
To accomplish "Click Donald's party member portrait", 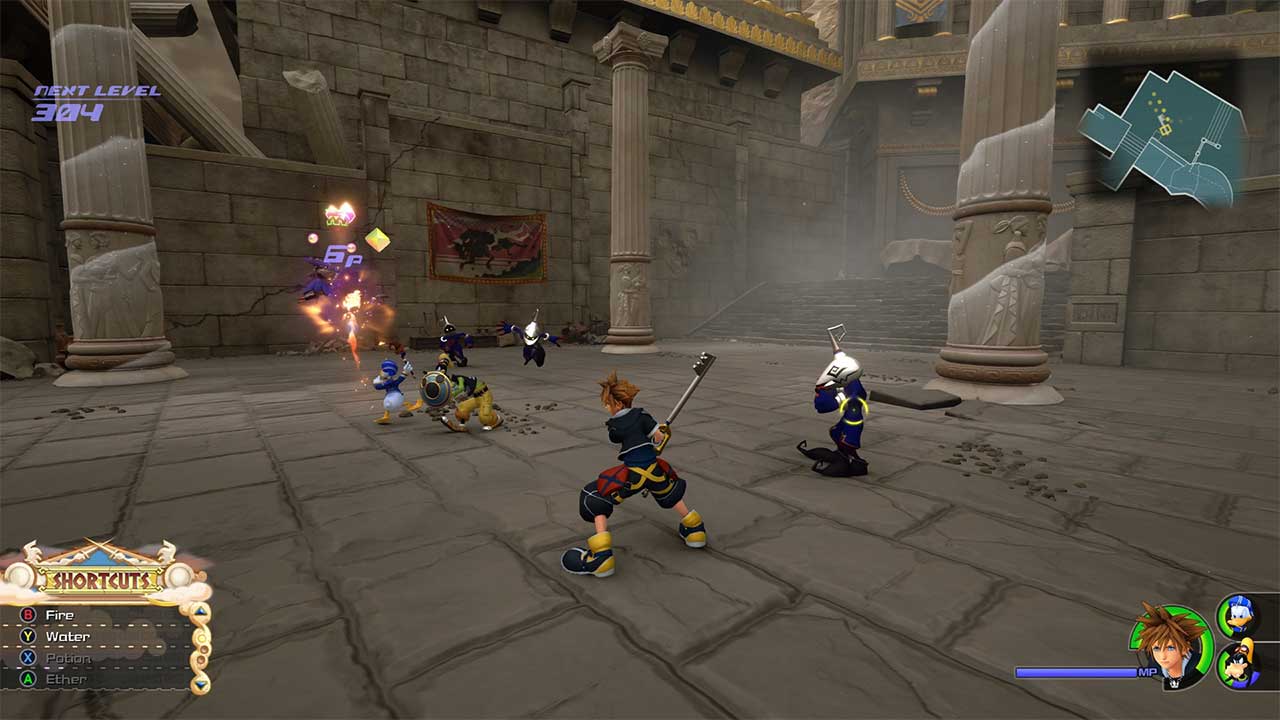I will tap(1240, 615).
